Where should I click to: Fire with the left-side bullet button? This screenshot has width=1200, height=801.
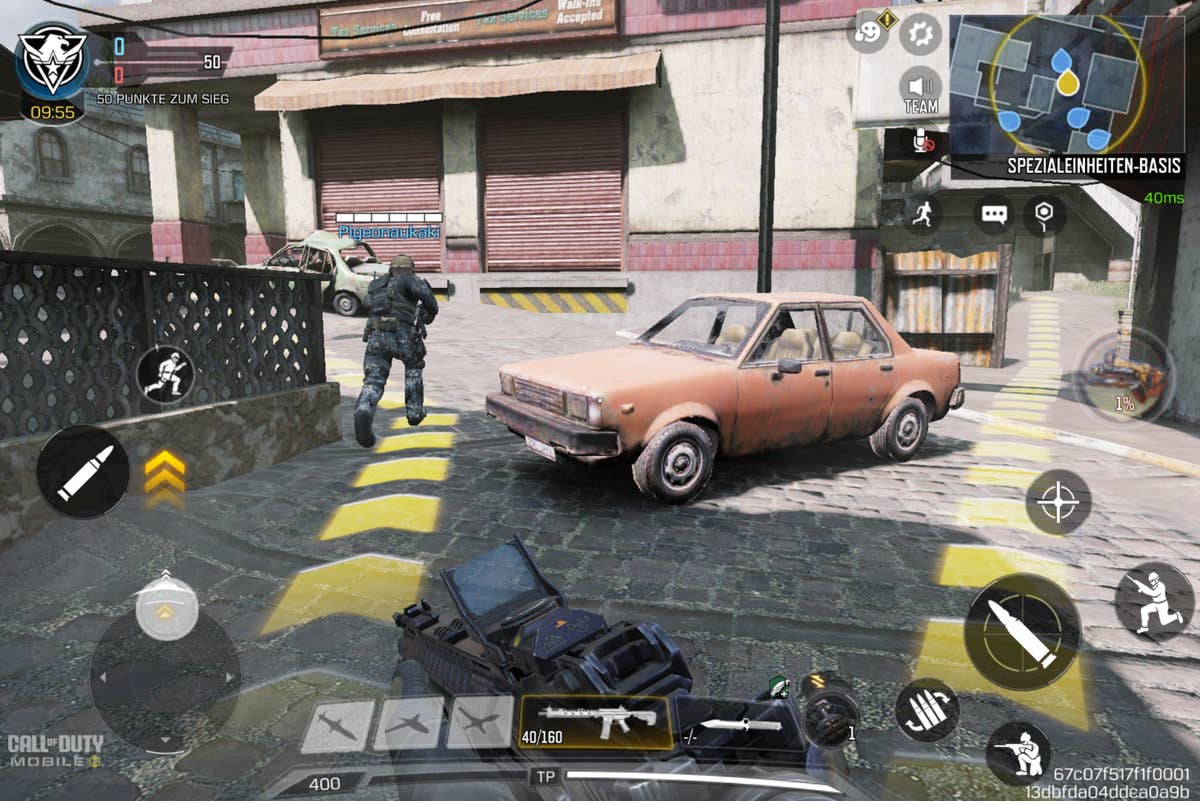click(83, 472)
